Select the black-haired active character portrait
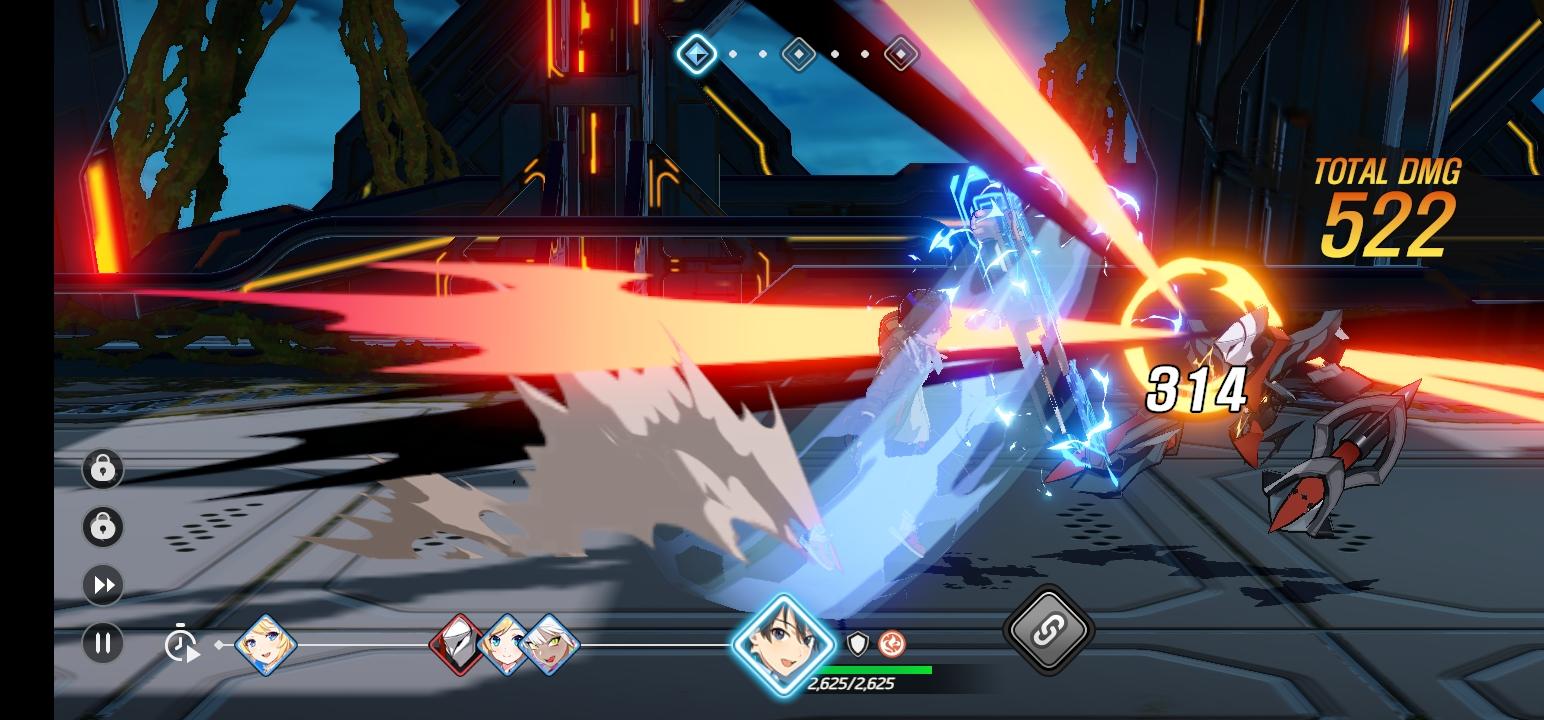The width and height of the screenshot is (1544, 720). coord(783,644)
